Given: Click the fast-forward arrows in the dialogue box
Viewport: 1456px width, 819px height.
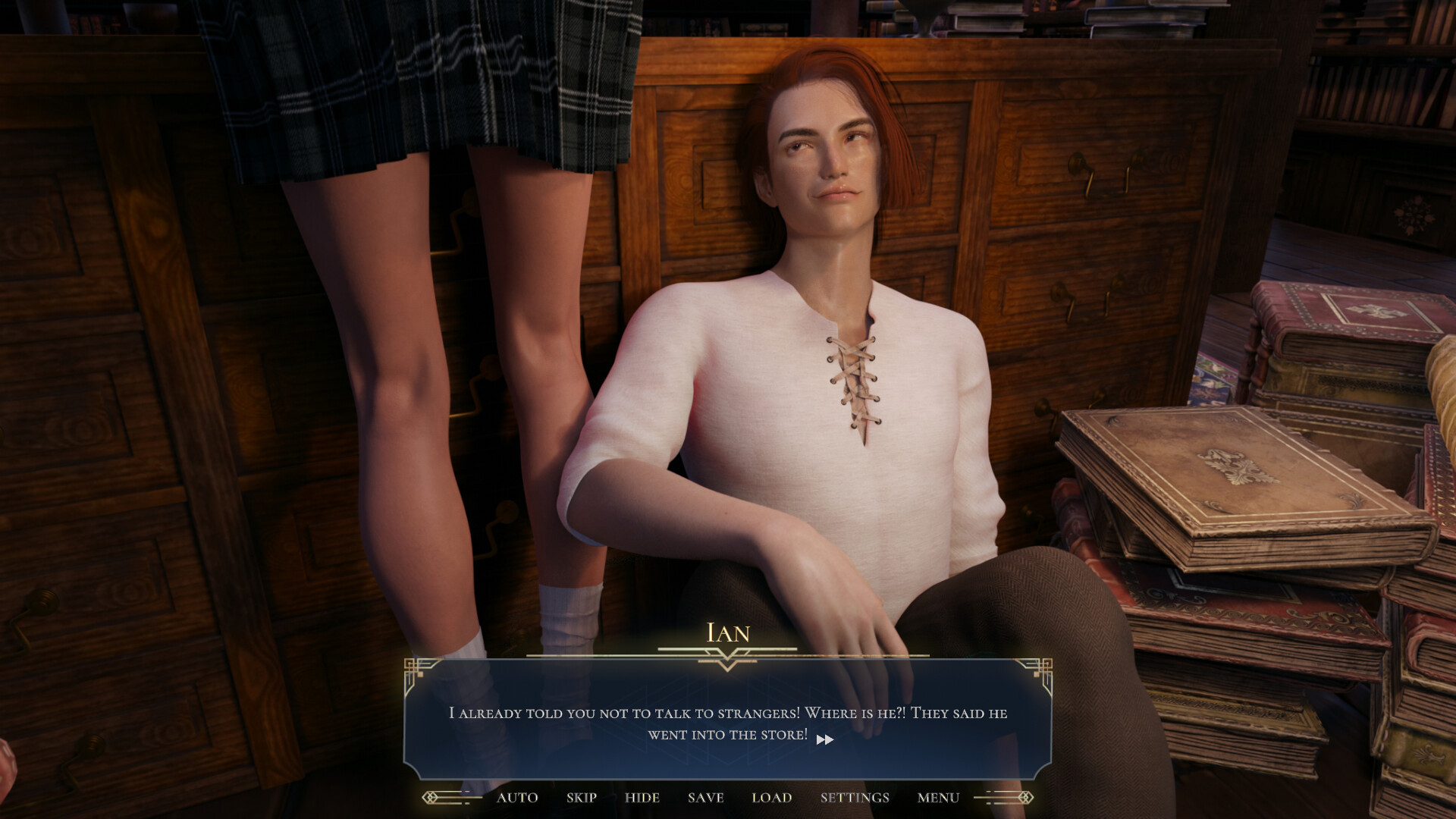Looking at the screenshot, I should [x=826, y=739].
